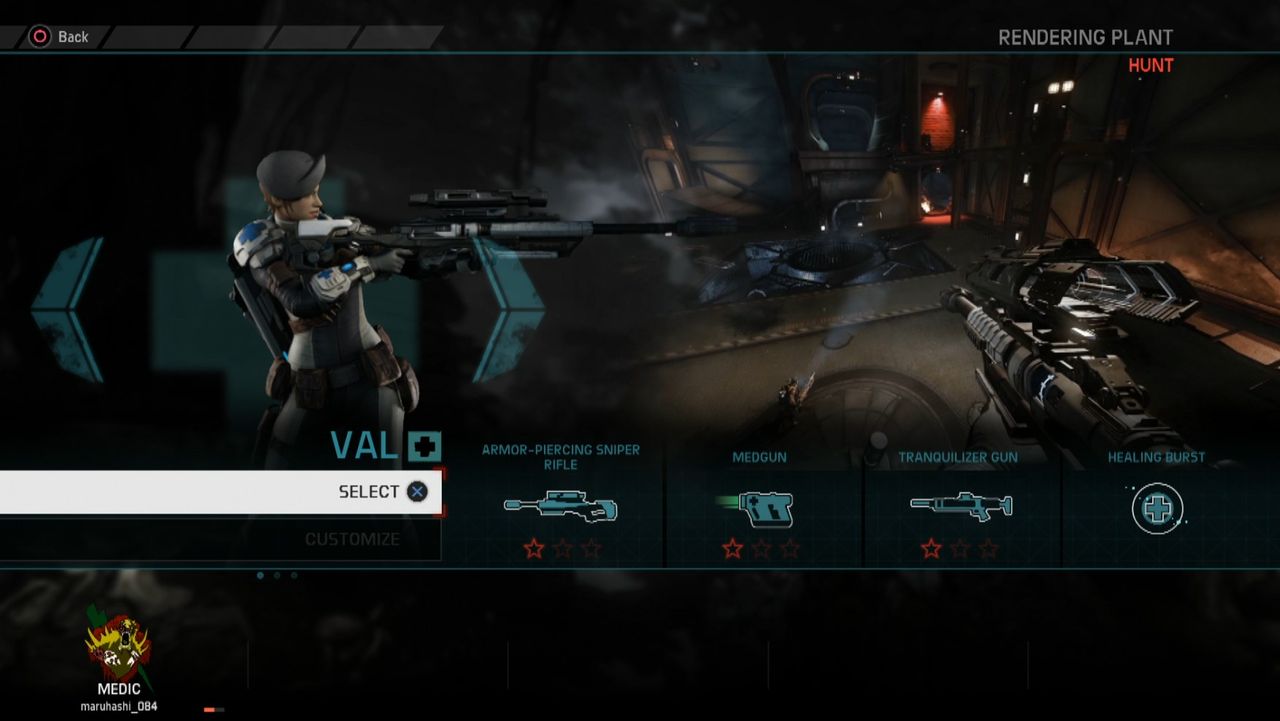1280x721 pixels.
Task: Check the Healing Burst ability icon
Action: [1157, 508]
